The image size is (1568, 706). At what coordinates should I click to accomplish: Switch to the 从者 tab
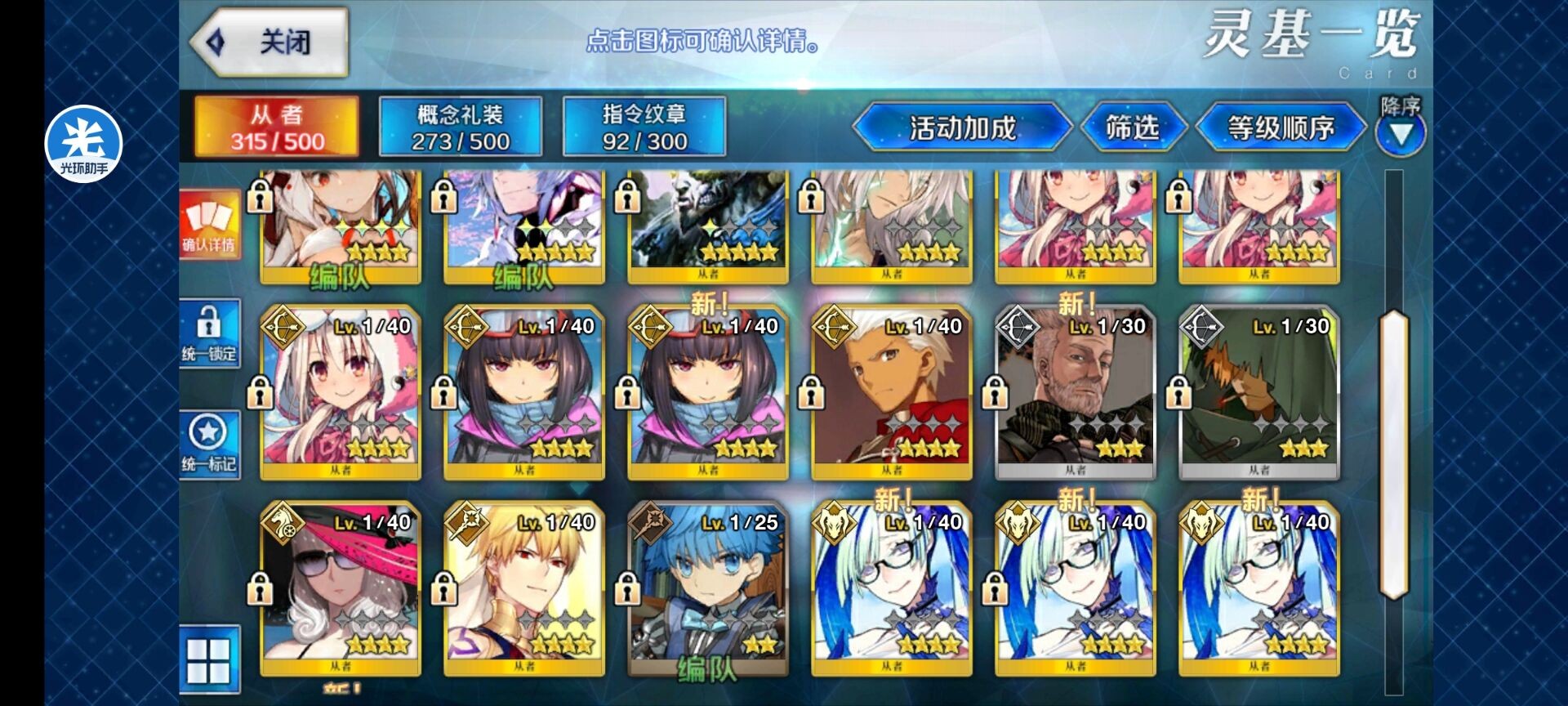[x=277, y=127]
